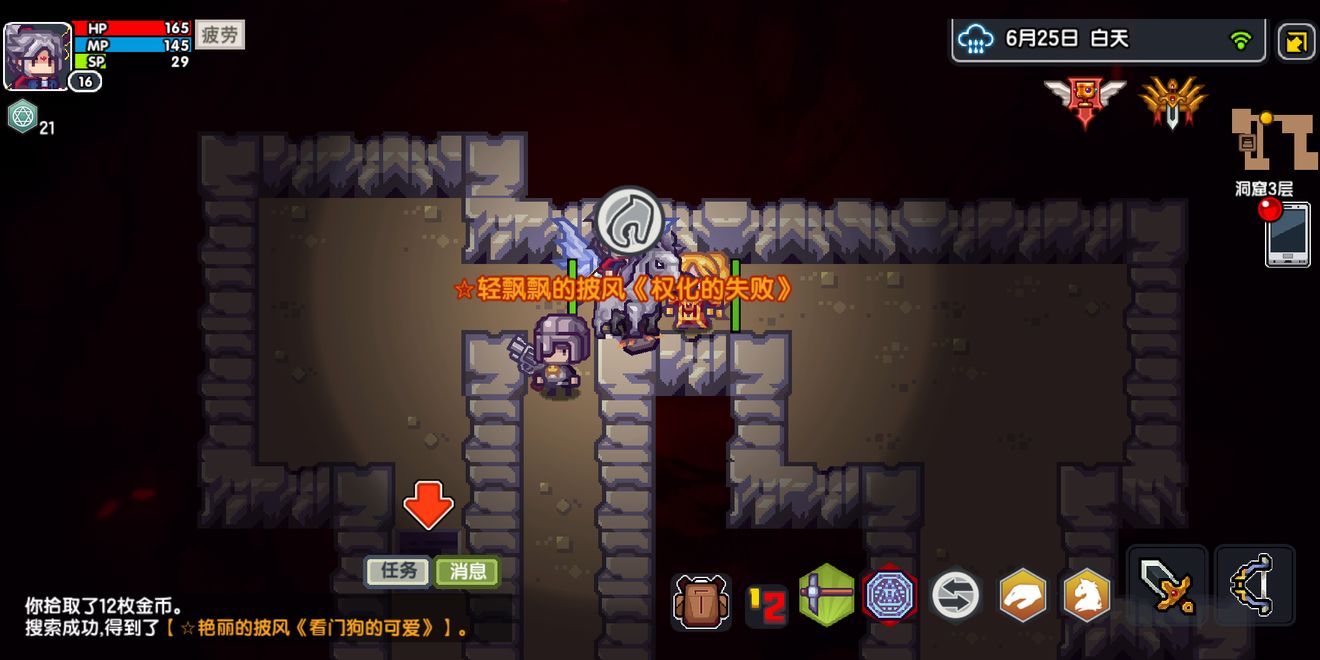The height and width of the screenshot is (660, 1320).
Task: Select the pickaxe tool hexagon
Action: (x=827, y=594)
